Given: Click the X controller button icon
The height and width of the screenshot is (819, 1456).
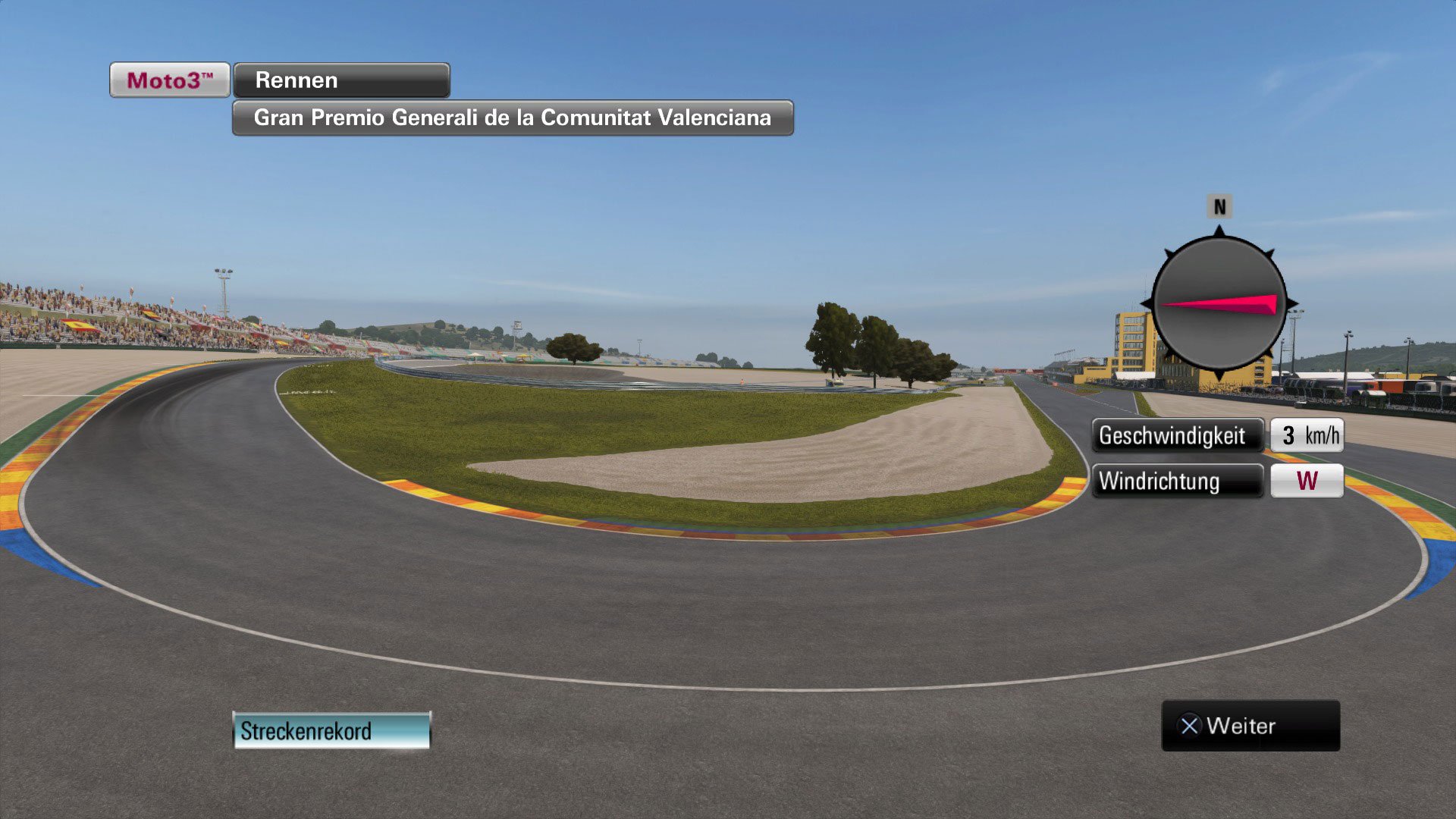Looking at the screenshot, I should pos(1191,726).
